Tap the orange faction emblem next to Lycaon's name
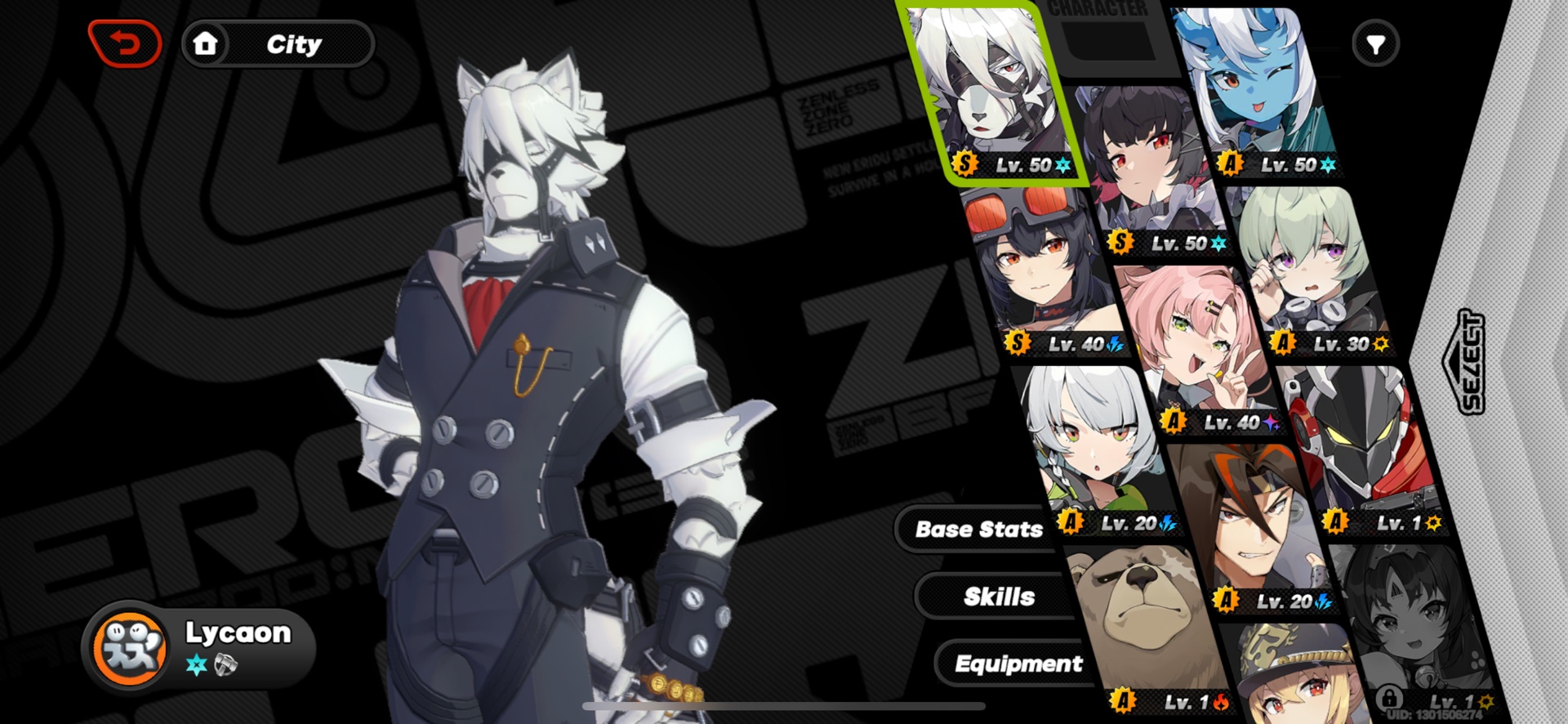Screen dimensions: 1568x724 point(131,648)
